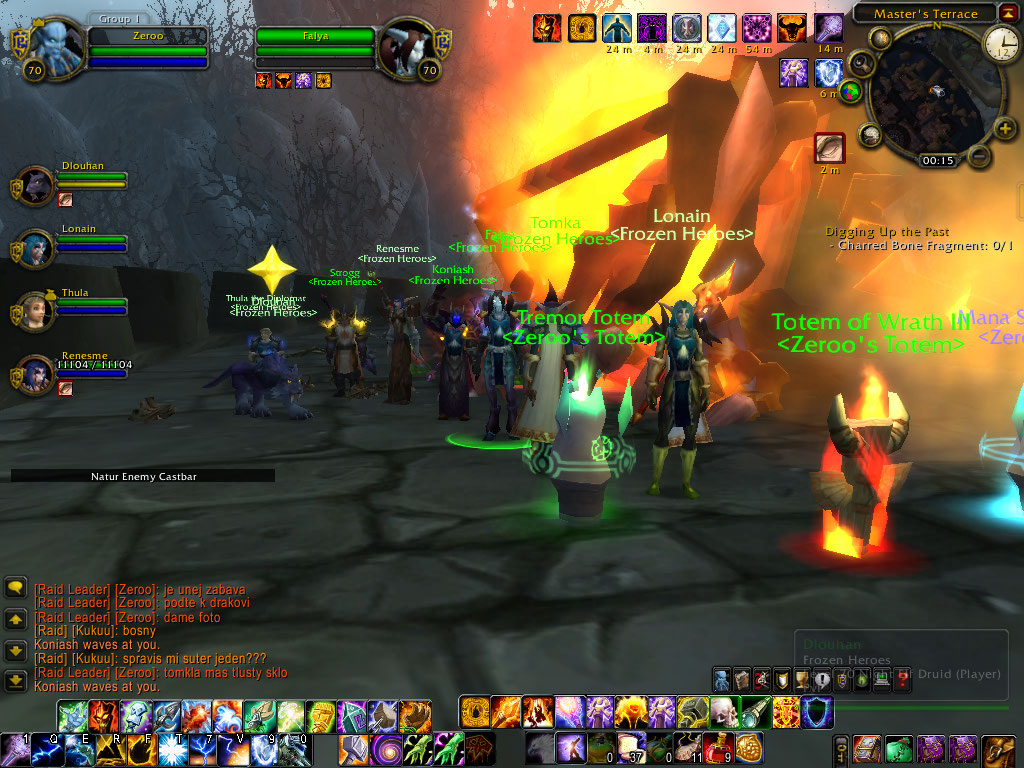
Task: Zoom in the minimap with the plus button
Action: coord(1005,129)
